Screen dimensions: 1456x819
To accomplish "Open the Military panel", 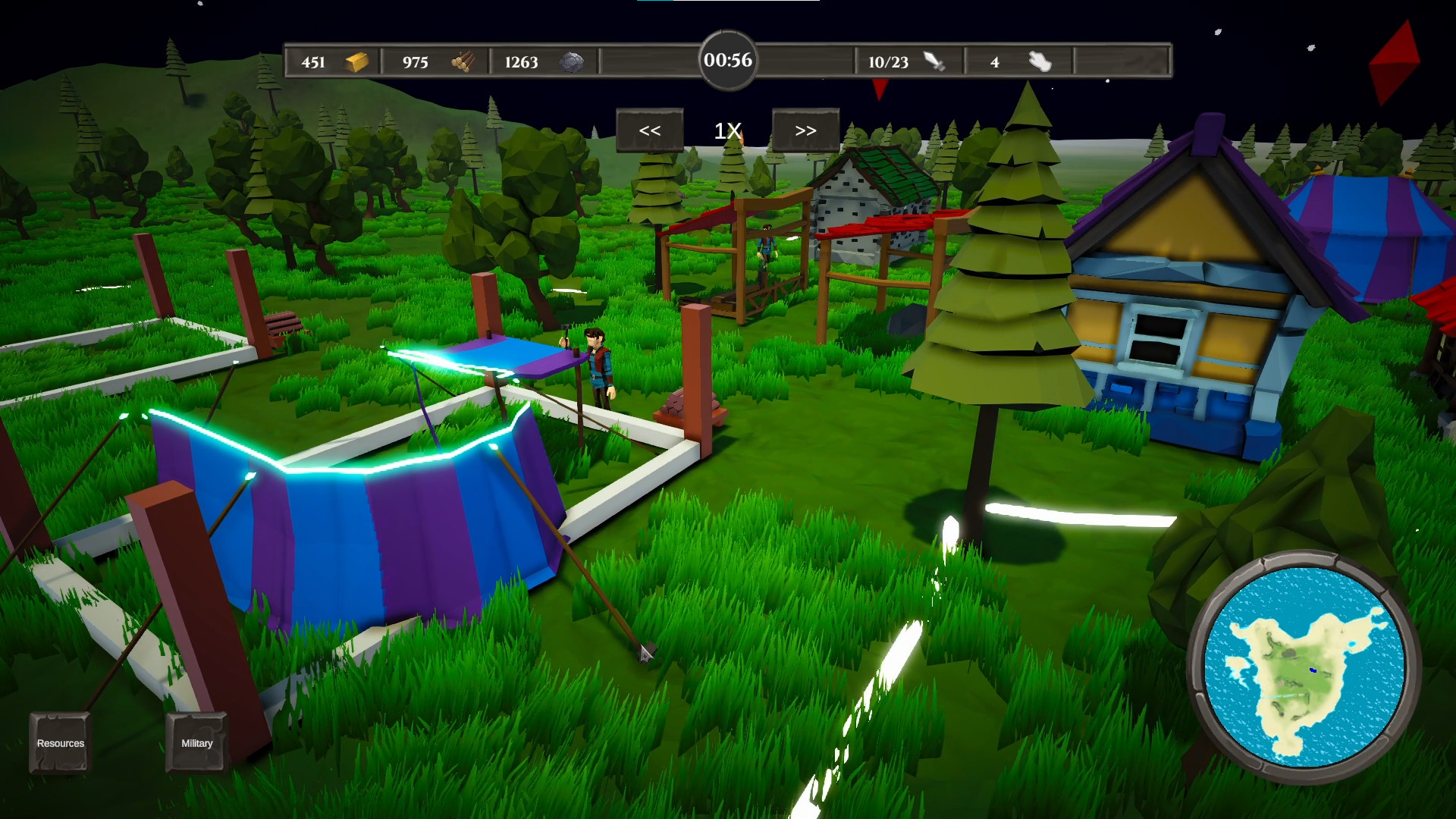I will pyautogui.click(x=196, y=743).
